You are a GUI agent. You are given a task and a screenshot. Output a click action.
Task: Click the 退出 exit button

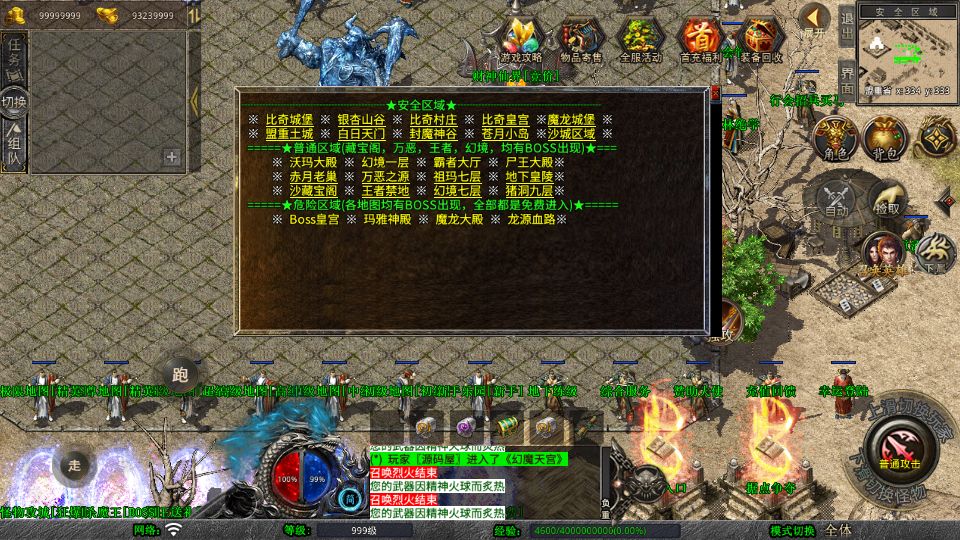[x=847, y=24]
